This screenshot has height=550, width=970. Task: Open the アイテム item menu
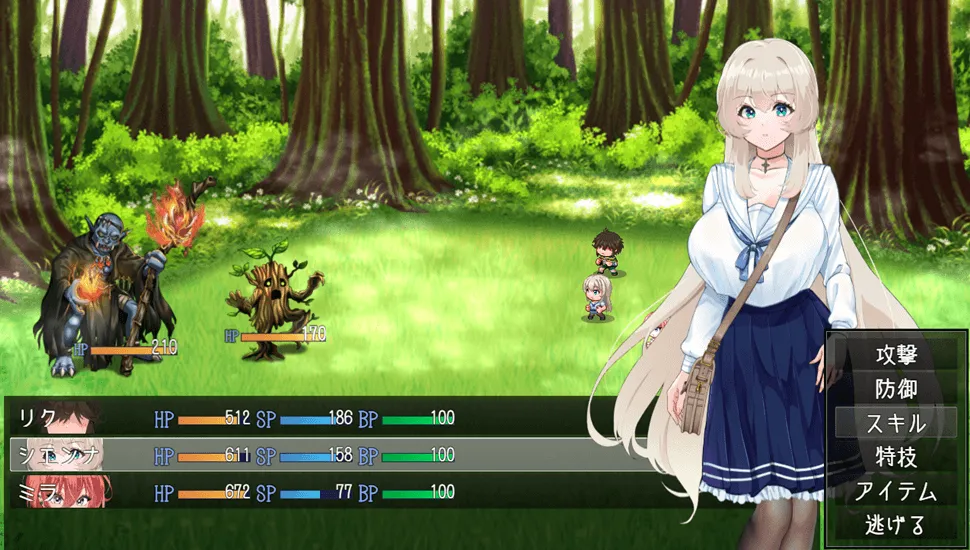click(x=895, y=491)
